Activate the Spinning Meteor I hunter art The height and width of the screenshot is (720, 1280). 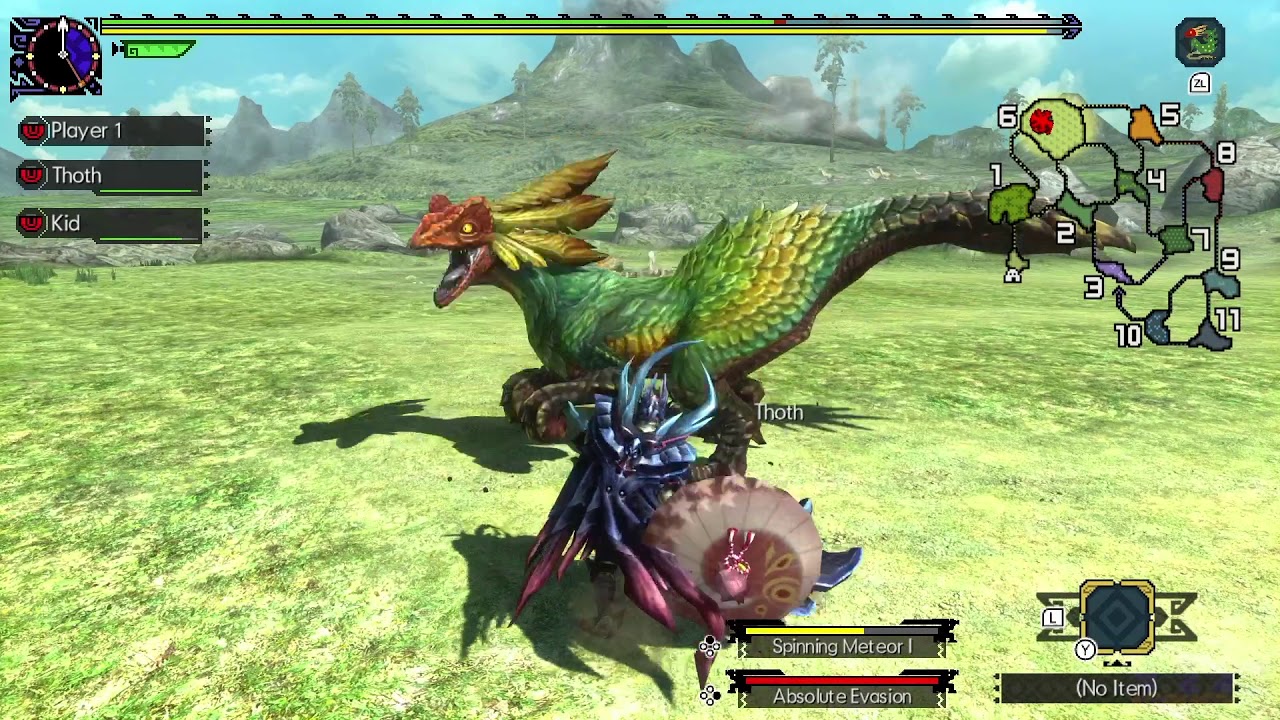click(842, 646)
